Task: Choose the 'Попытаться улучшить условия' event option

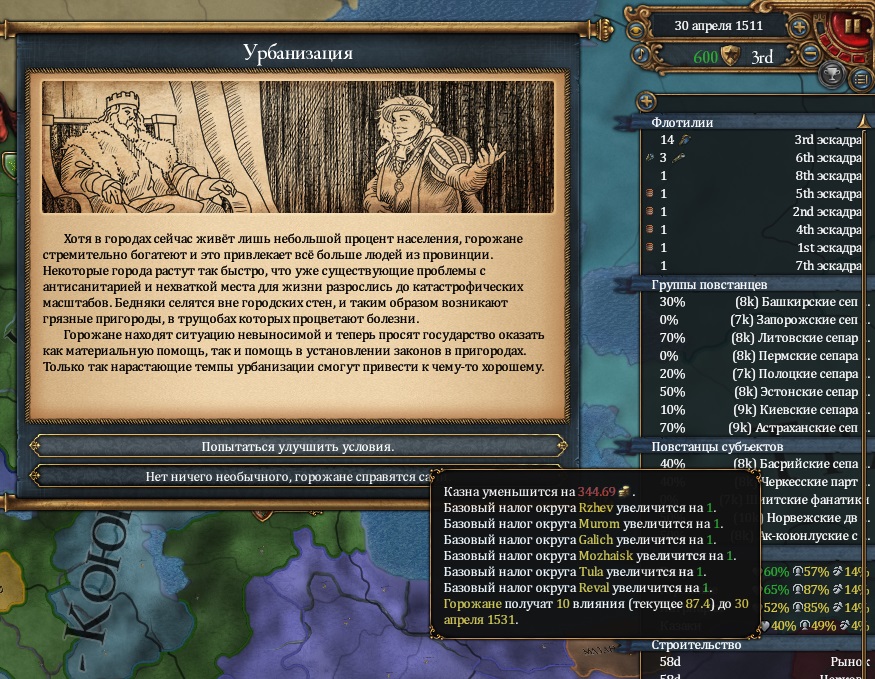Action: click(x=298, y=446)
